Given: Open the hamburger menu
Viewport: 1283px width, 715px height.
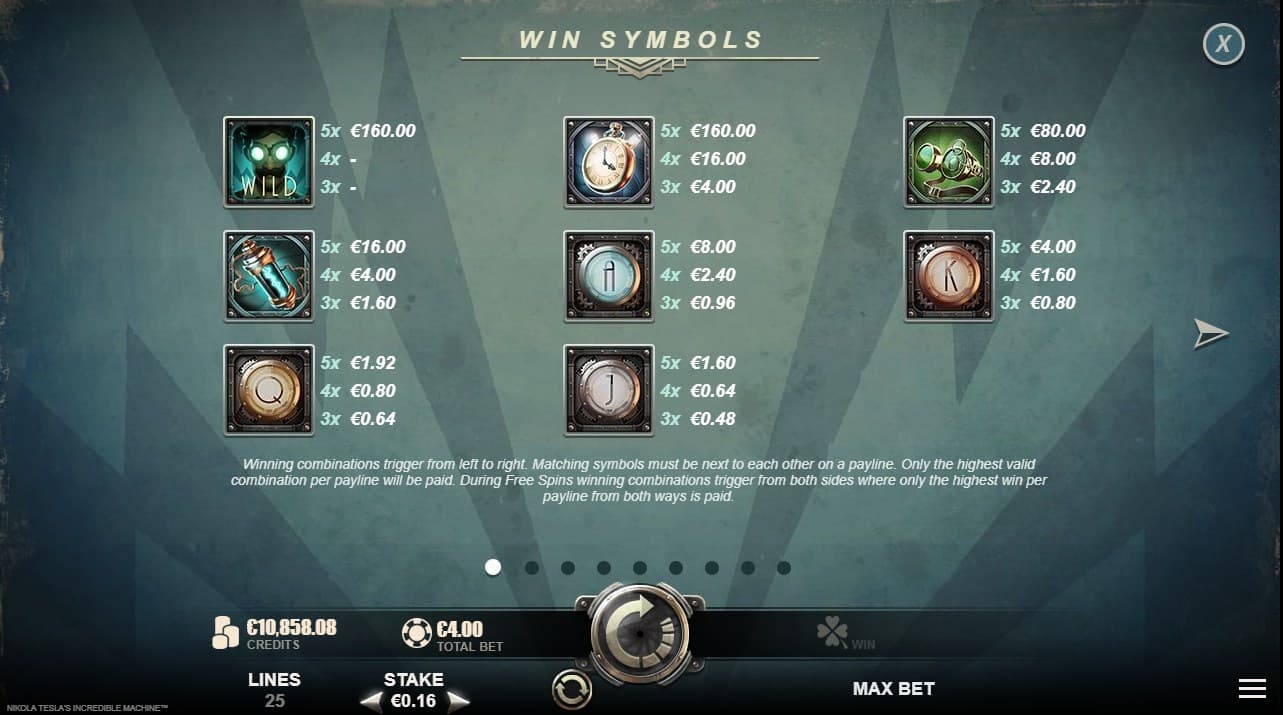Looking at the screenshot, I should coord(1252,688).
